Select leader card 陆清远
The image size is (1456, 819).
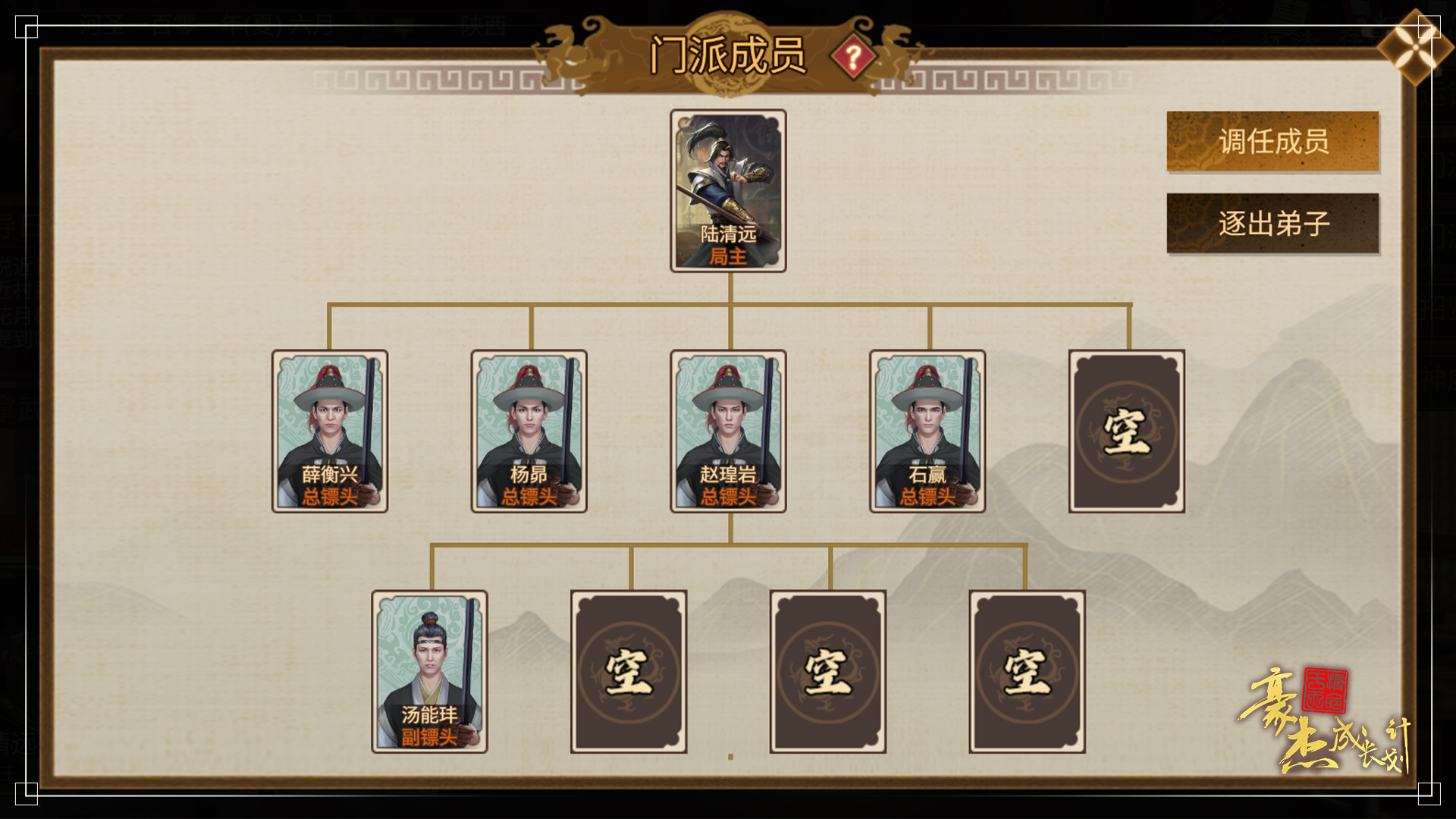(728, 190)
